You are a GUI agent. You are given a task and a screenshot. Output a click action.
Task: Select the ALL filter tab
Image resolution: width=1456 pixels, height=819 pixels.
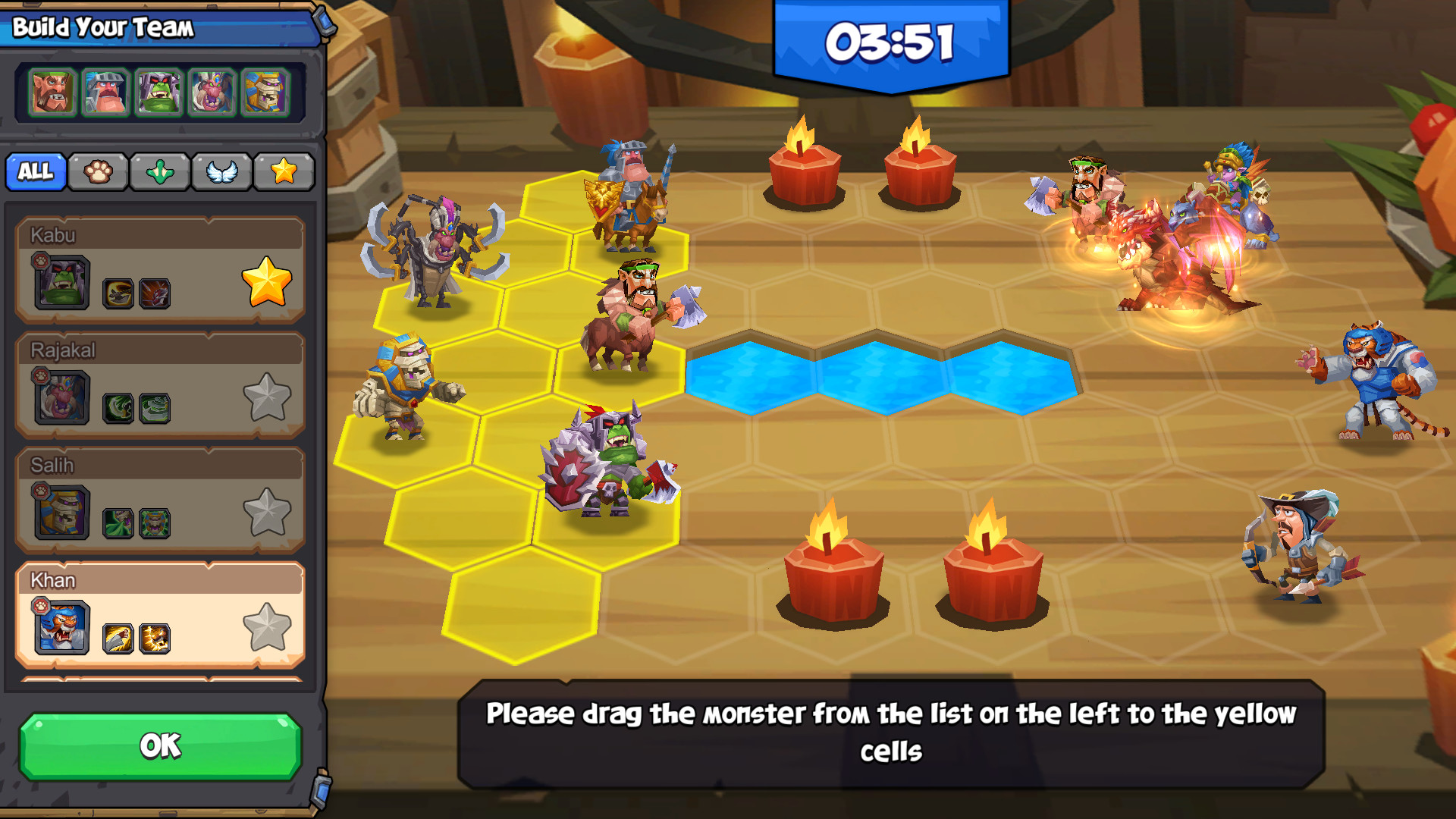click(36, 171)
